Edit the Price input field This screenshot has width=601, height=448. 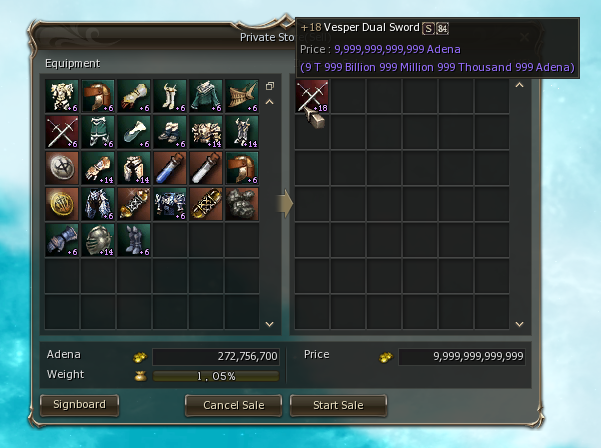point(461,356)
